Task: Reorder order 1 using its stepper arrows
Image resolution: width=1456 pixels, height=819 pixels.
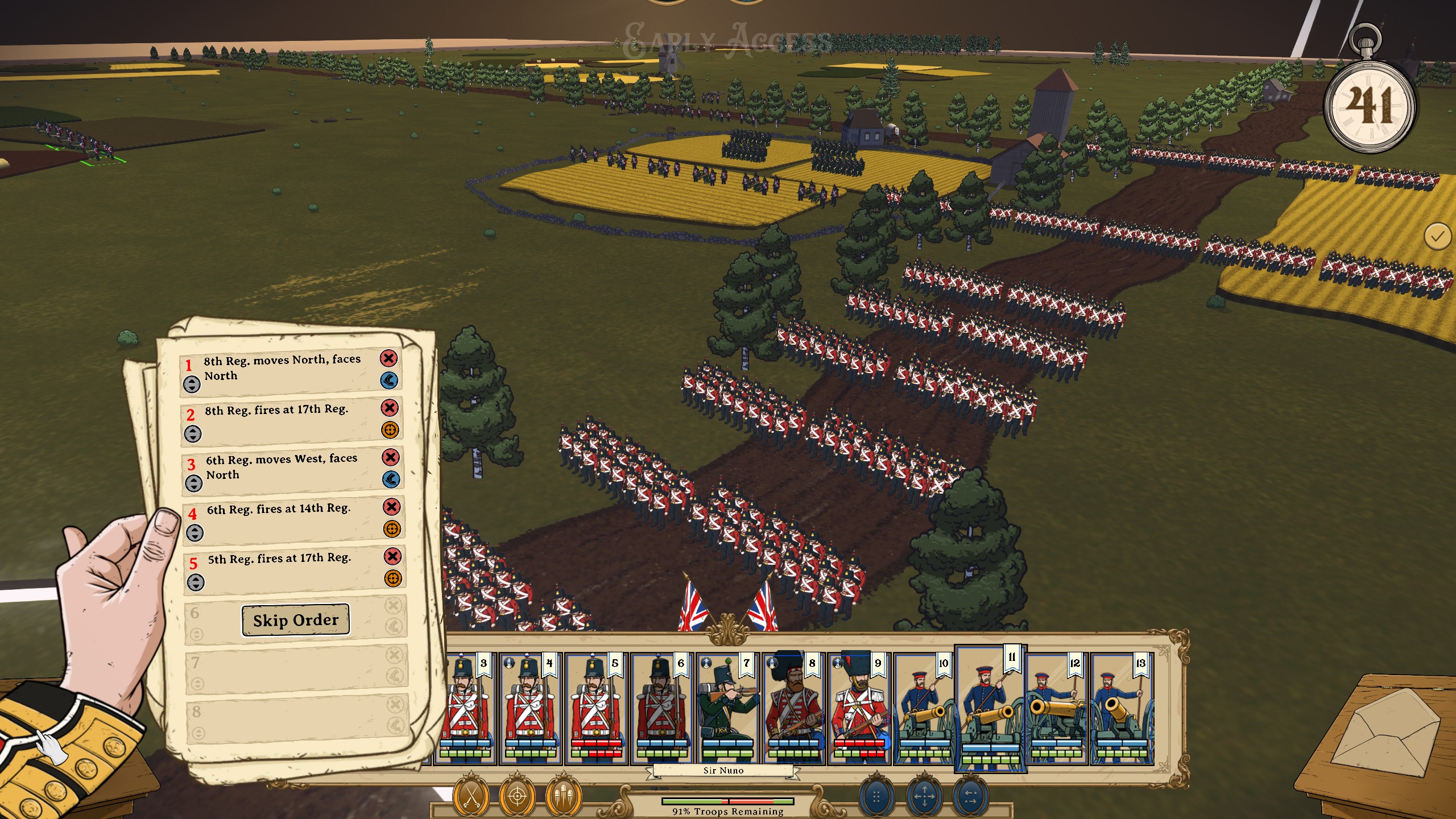Action: (x=192, y=384)
